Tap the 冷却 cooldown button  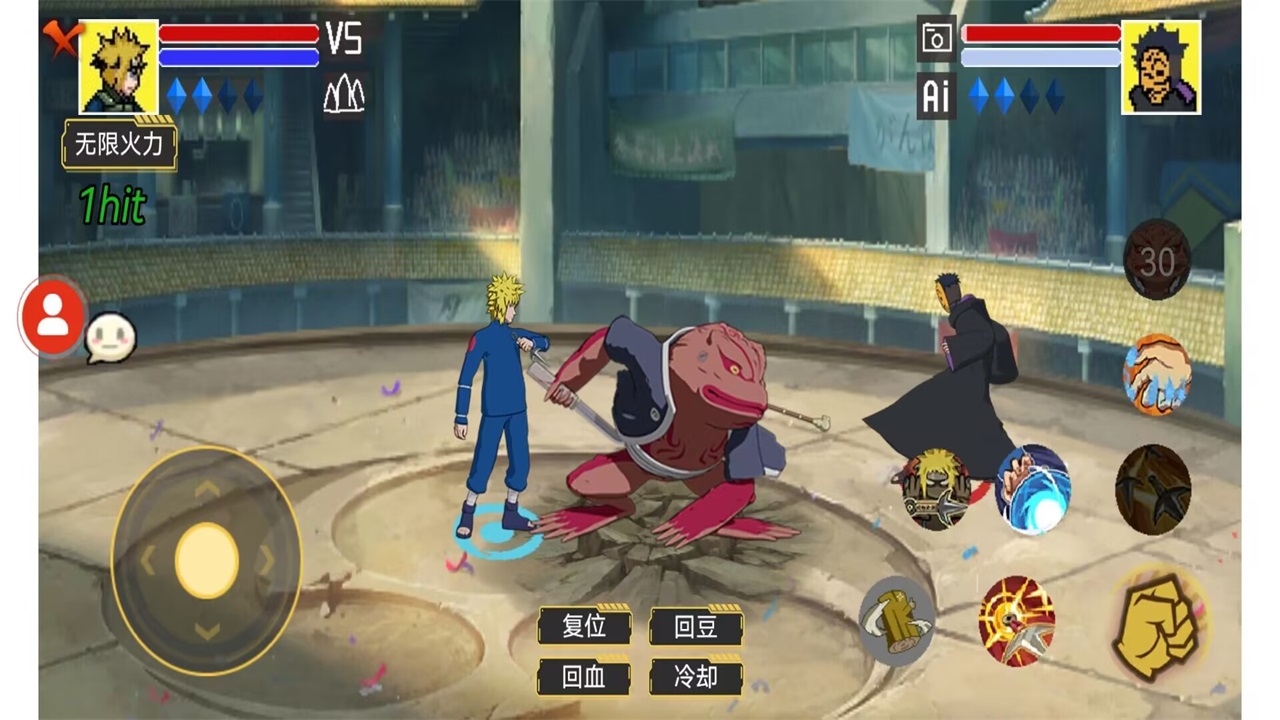696,677
